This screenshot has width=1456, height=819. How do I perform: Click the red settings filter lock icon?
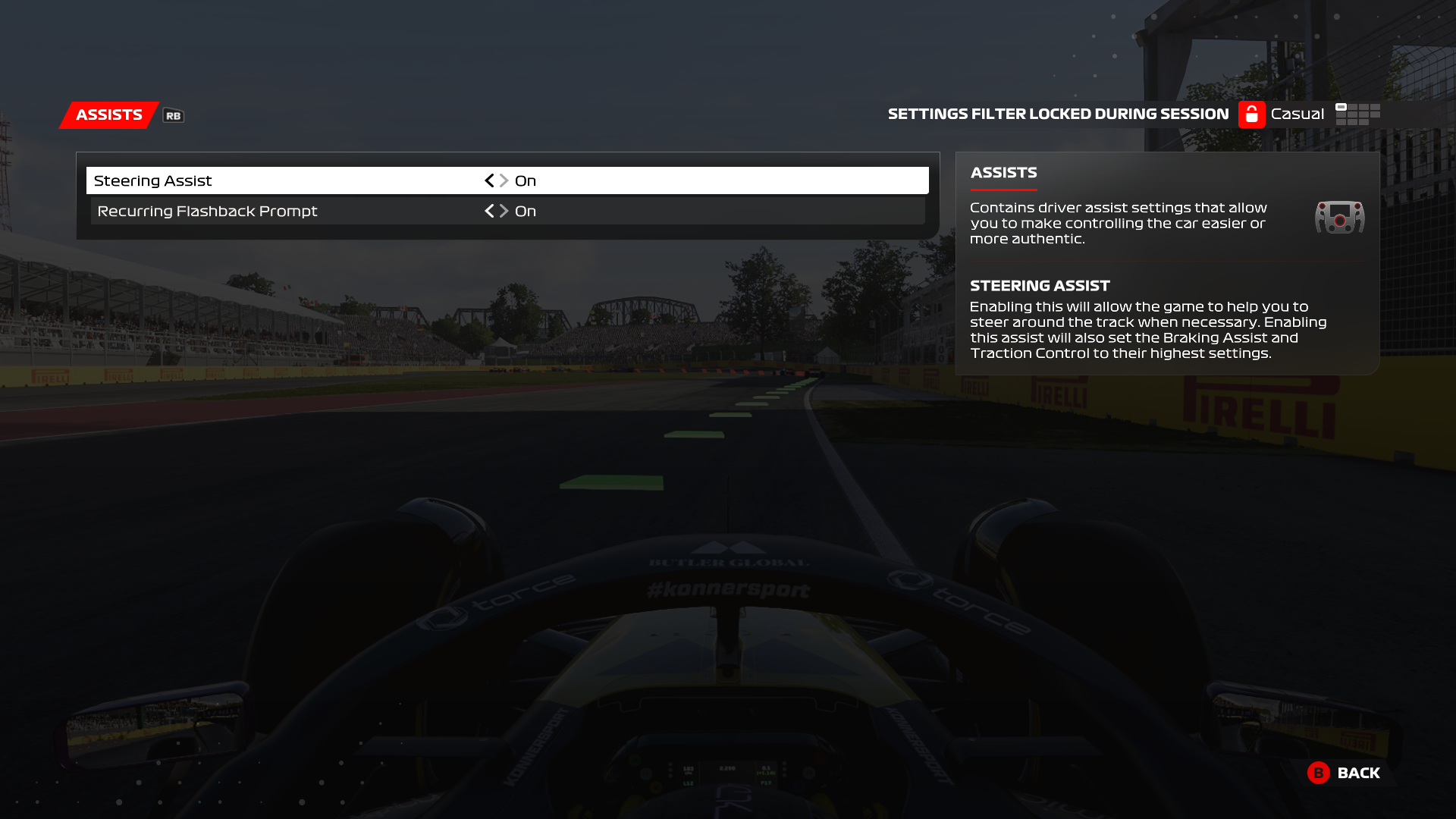1251,115
